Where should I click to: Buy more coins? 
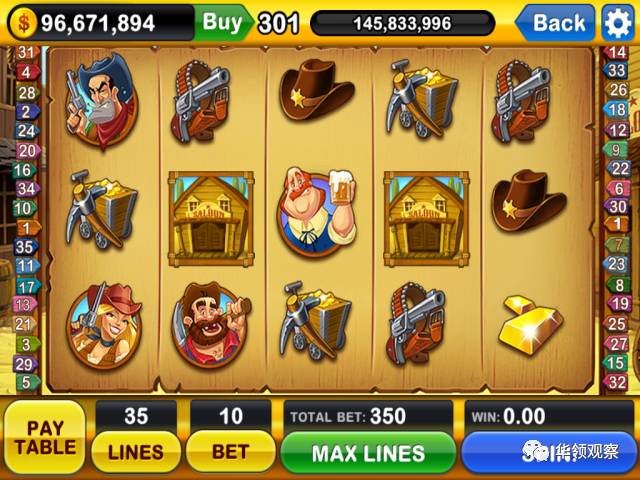[222, 21]
